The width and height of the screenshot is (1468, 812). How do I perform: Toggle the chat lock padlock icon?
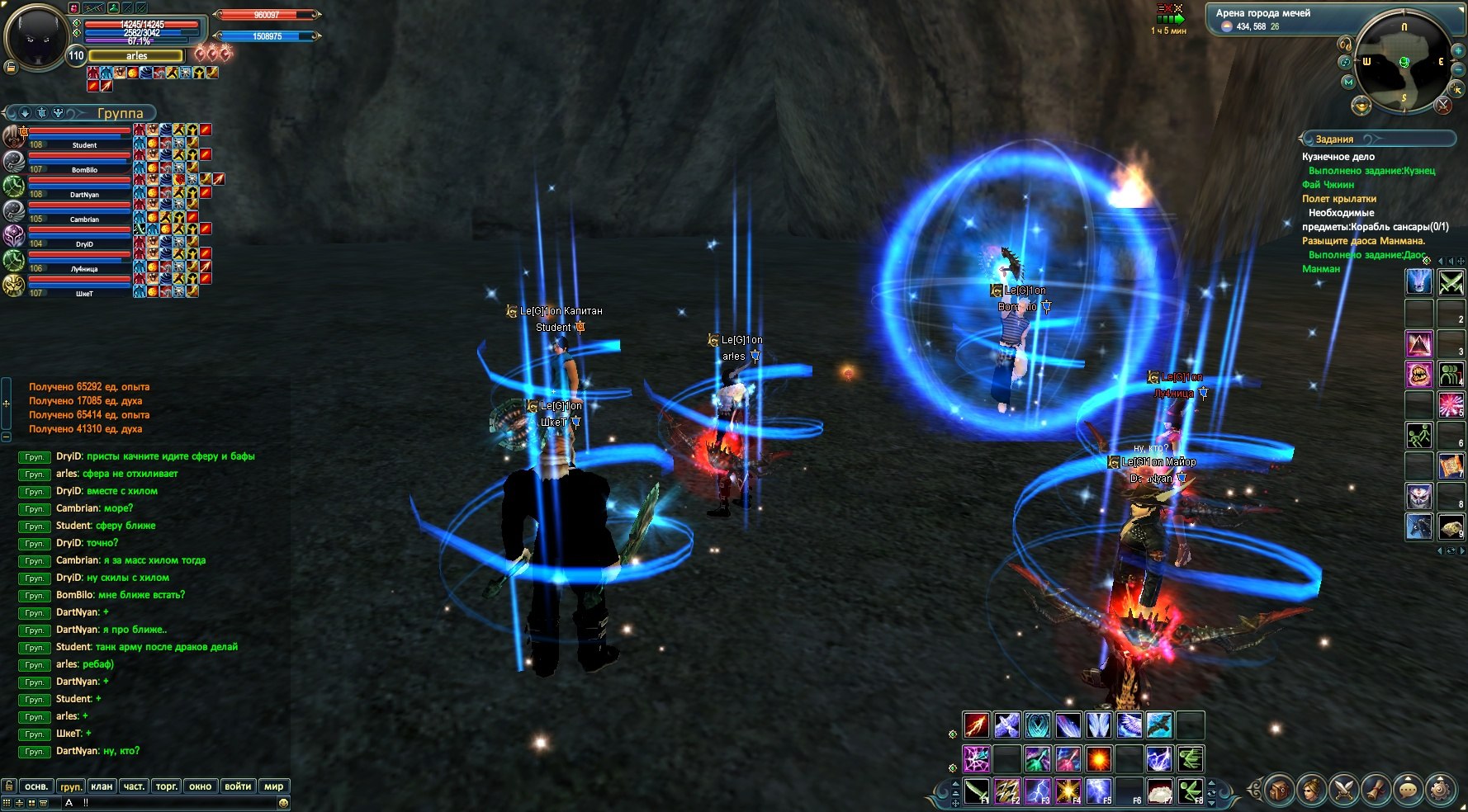pos(9,786)
